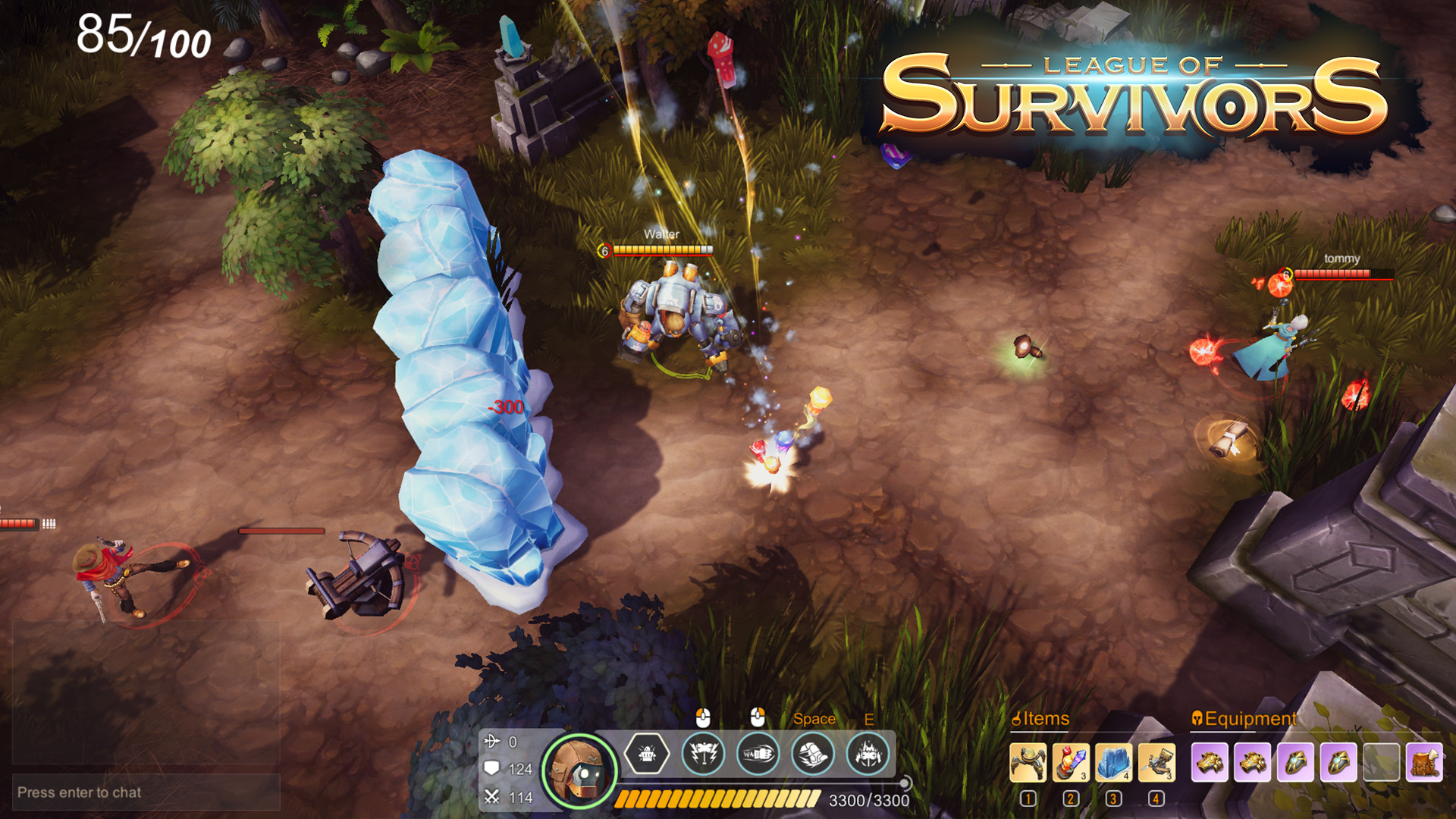
Task: Click the Equipment helmet header icon
Action: (x=1197, y=717)
